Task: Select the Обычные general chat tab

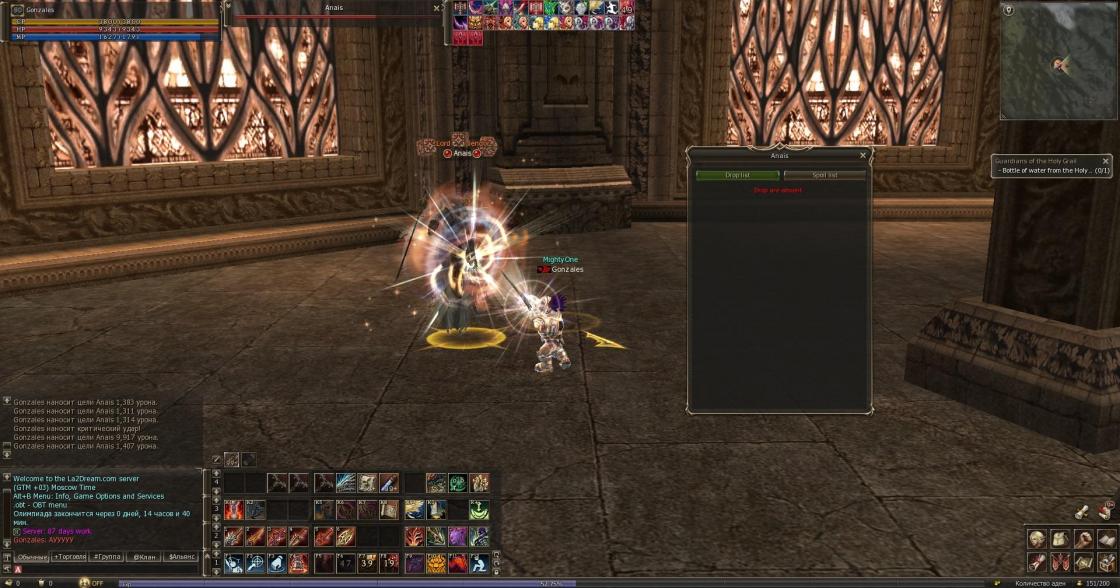Action: (32, 556)
